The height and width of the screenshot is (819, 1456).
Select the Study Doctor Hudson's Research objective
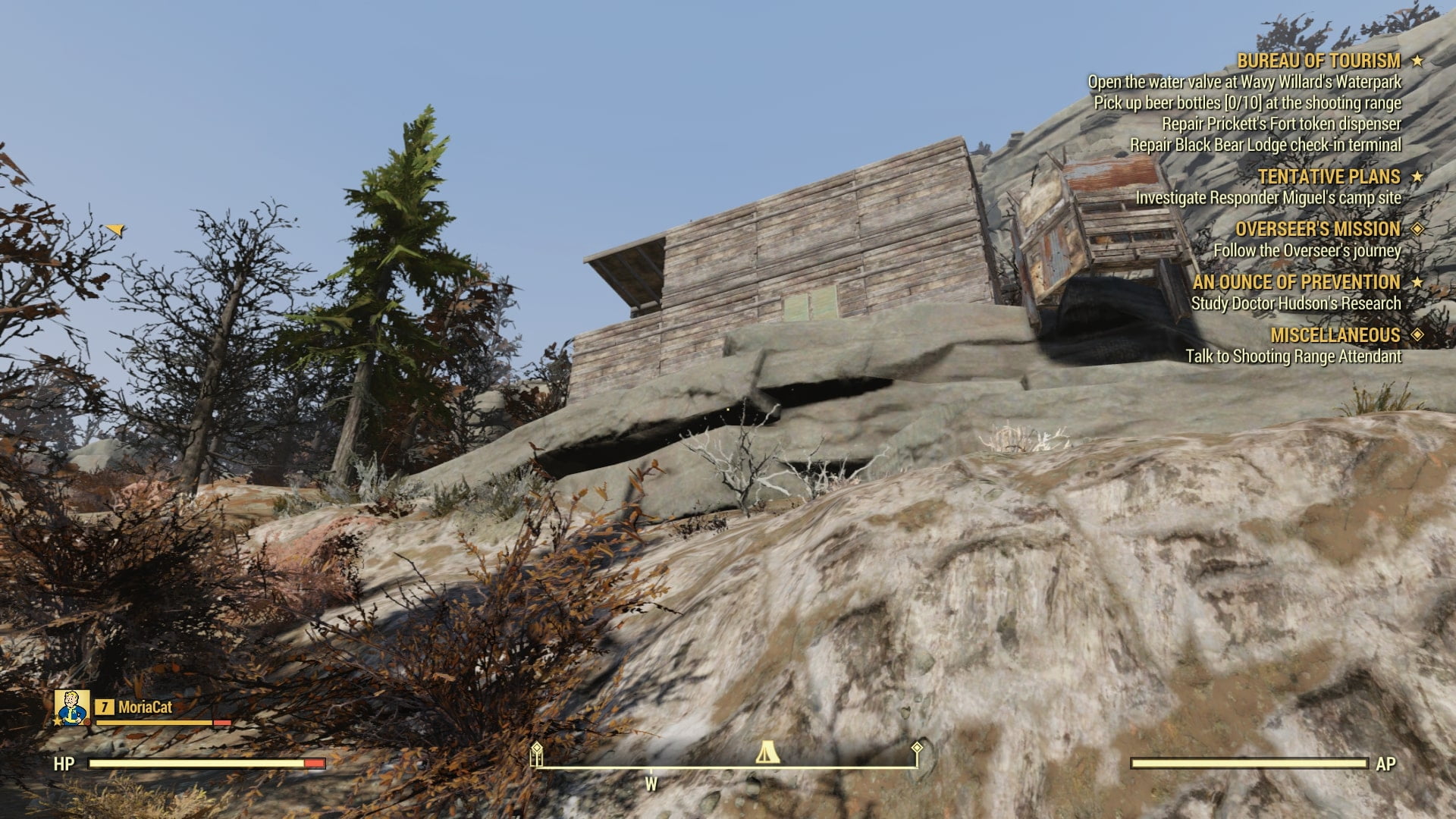click(1296, 303)
